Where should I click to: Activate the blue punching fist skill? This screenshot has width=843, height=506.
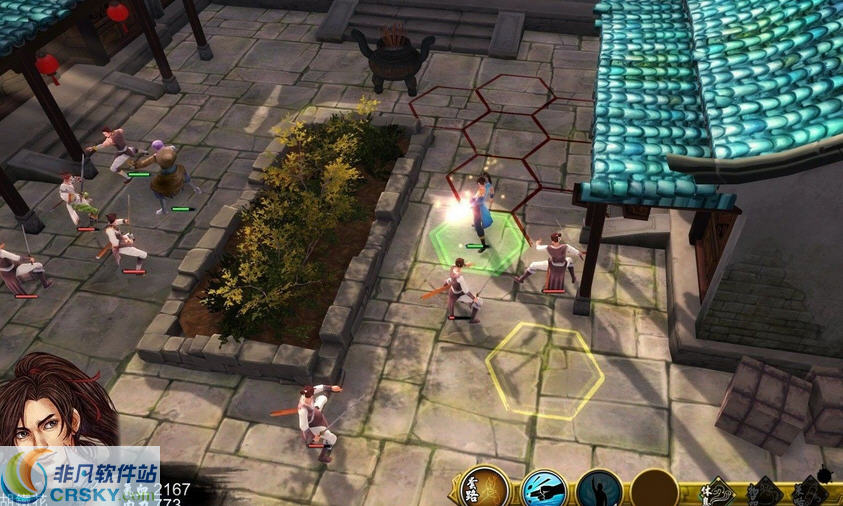[543, 490]
